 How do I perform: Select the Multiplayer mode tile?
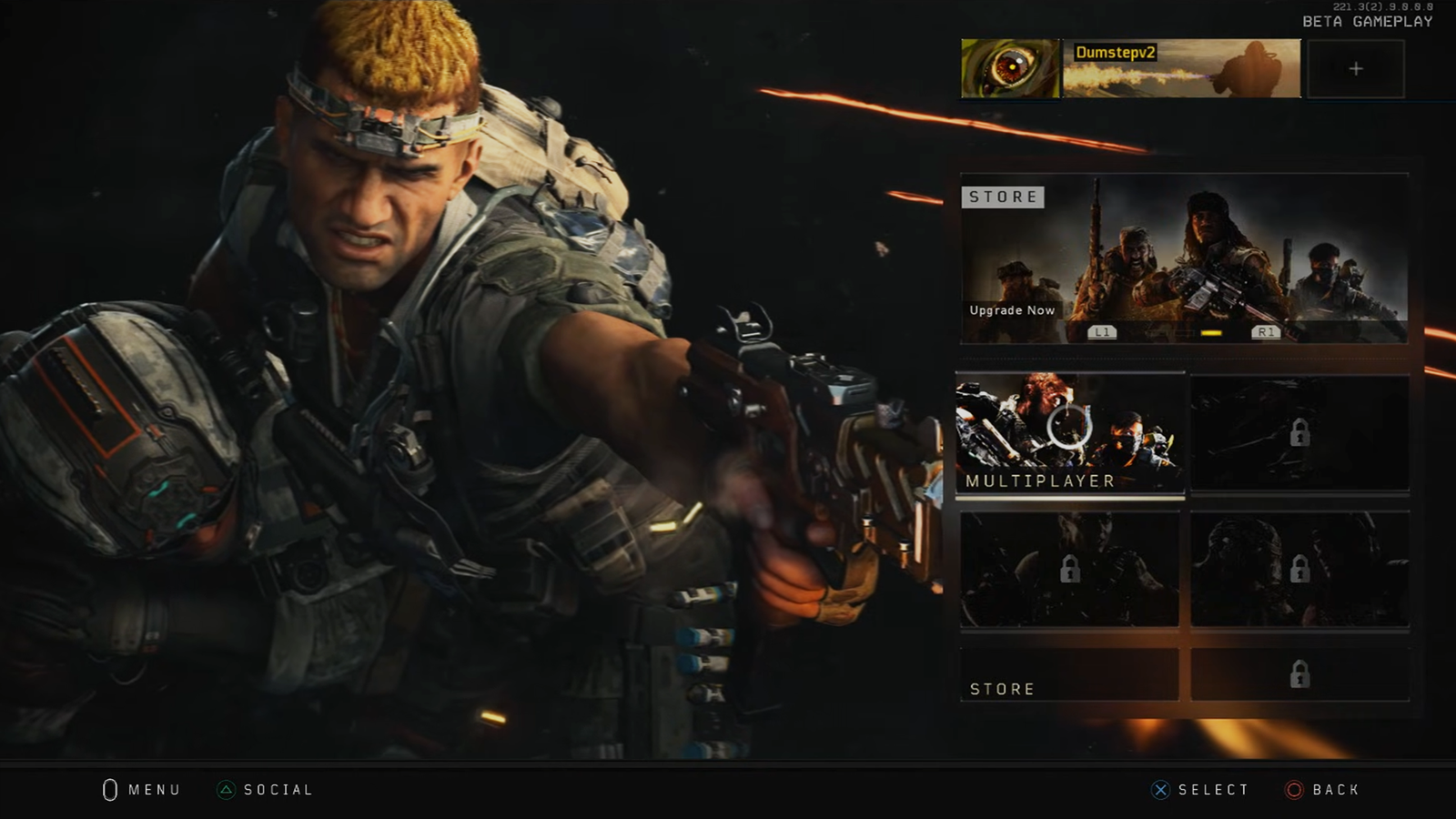coord(1070,432)
